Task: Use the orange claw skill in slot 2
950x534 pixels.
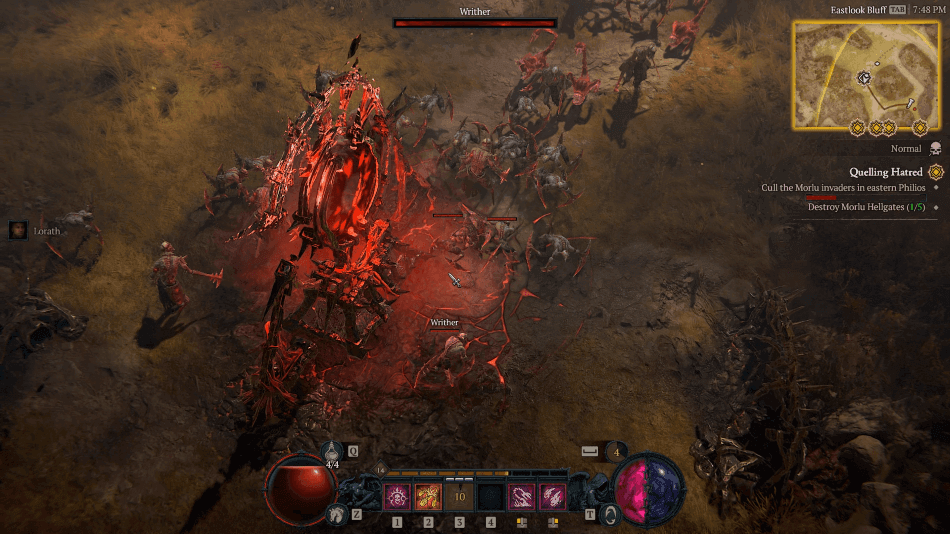Action: coord(428,497)
